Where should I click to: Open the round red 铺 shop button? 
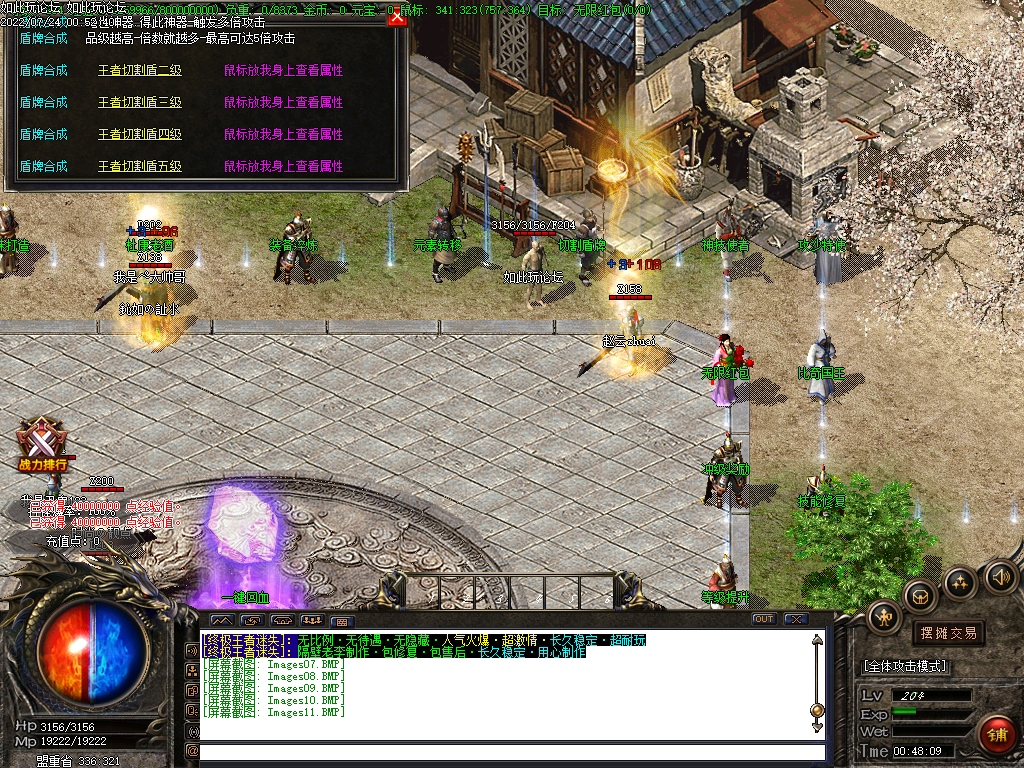click(x=996, y=734)
